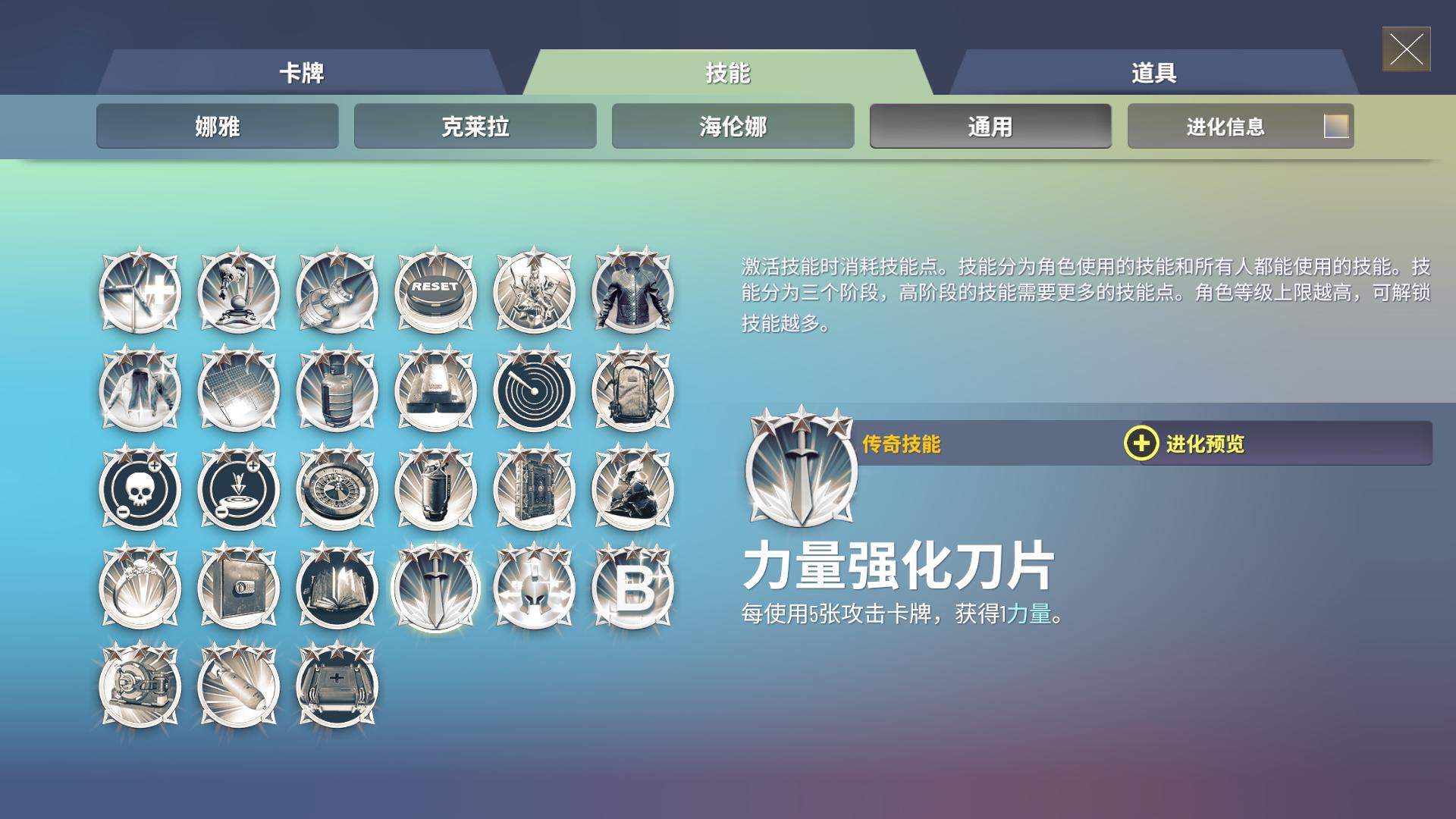Click the roulette wheel skill icon
Image resolution: width=1456 pixels, height=819 pixels.
coord(336,489)
